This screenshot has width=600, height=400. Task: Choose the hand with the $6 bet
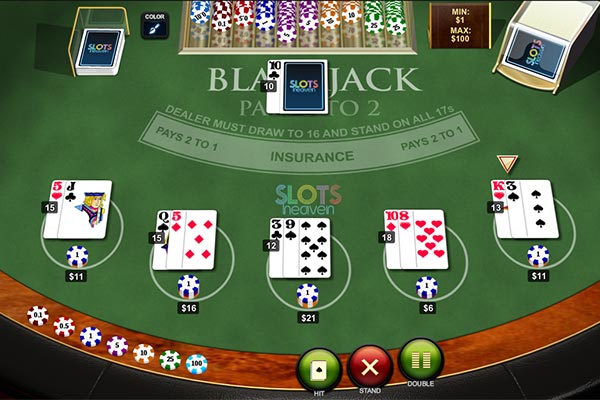[x=416, y=240]
